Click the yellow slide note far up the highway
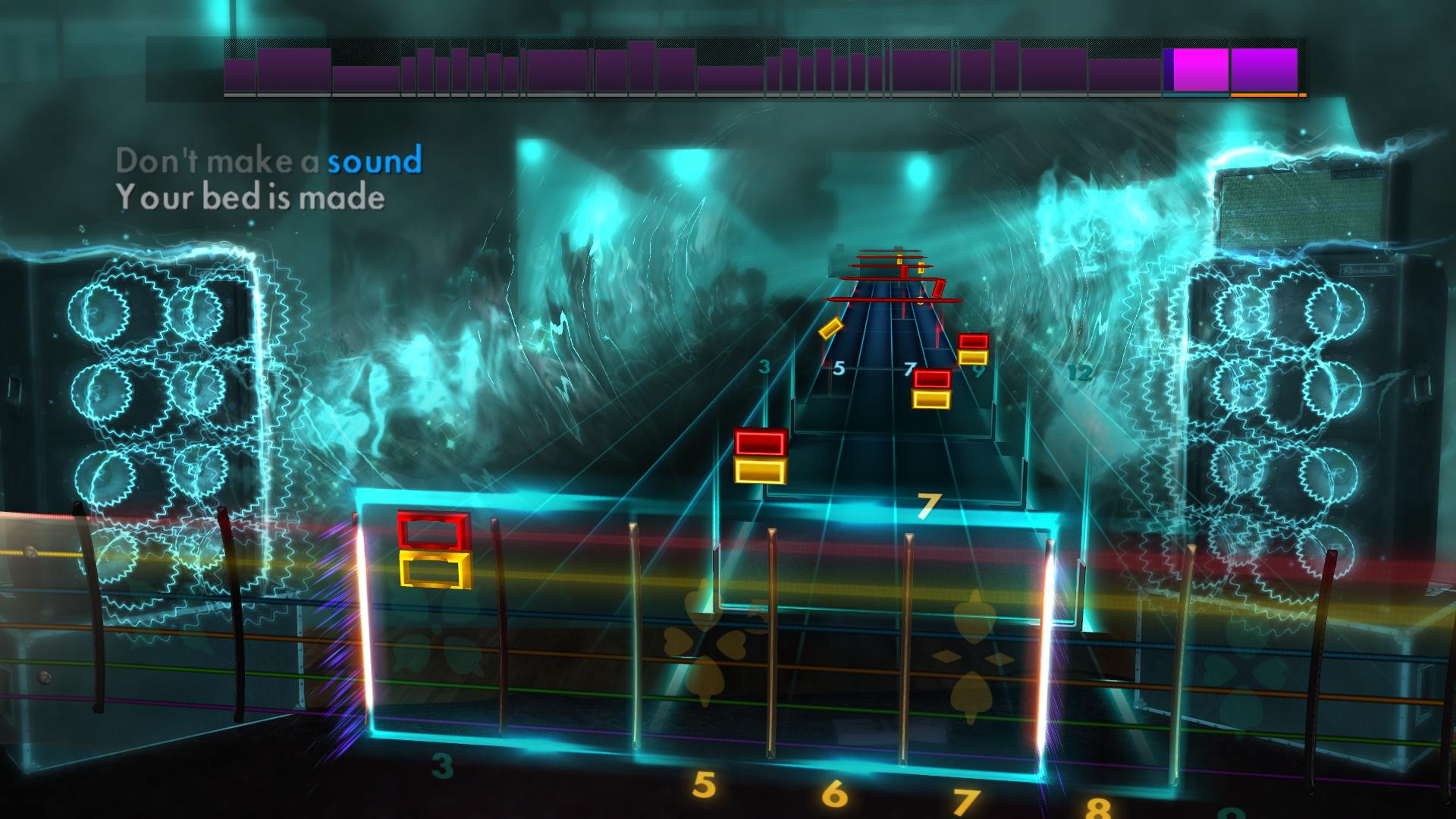The height and width of the screenshot is (819, 1456). pyautogui.click(x=832, y=329)
